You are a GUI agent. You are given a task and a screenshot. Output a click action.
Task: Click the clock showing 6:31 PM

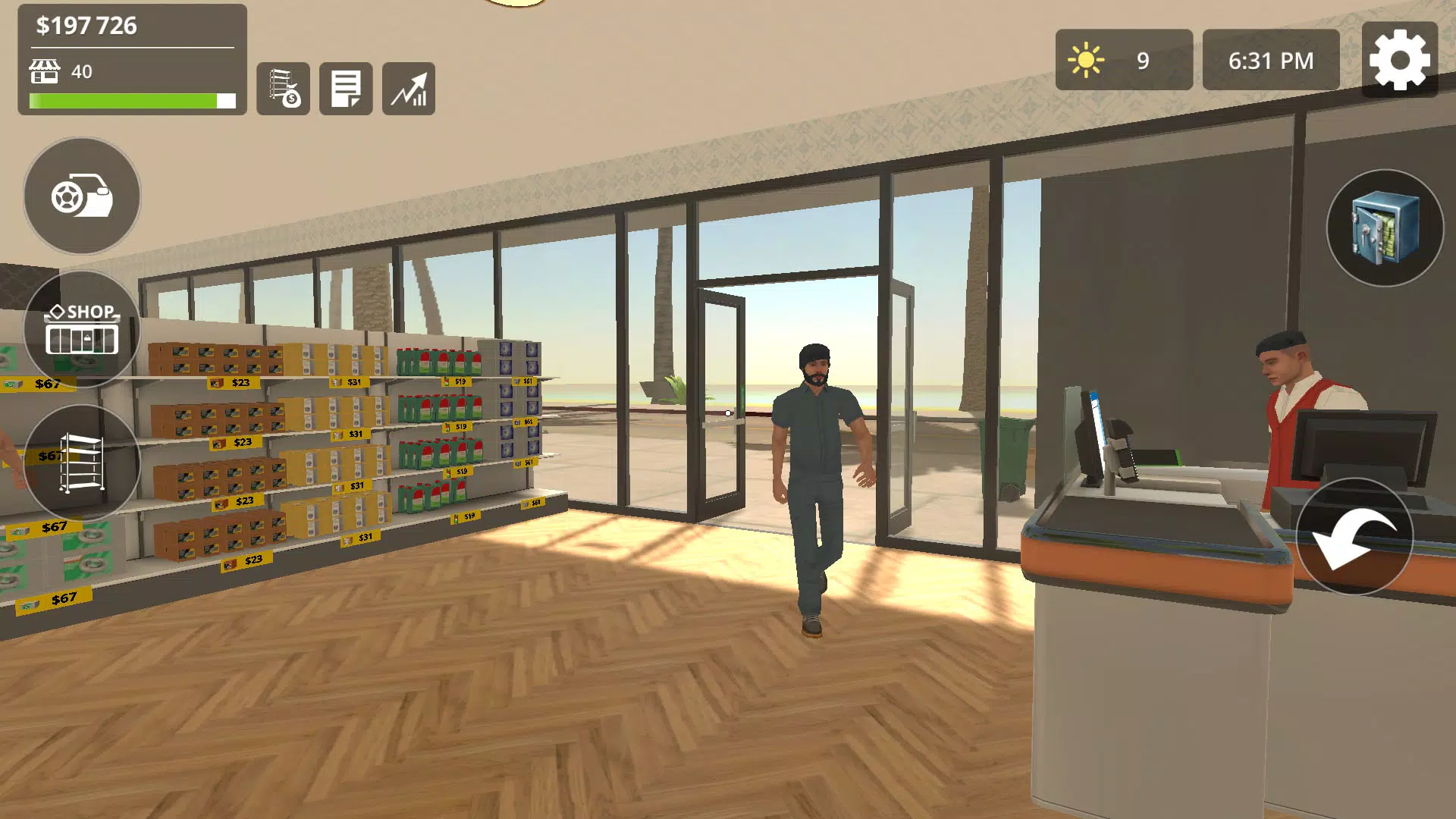point(1269,58)
